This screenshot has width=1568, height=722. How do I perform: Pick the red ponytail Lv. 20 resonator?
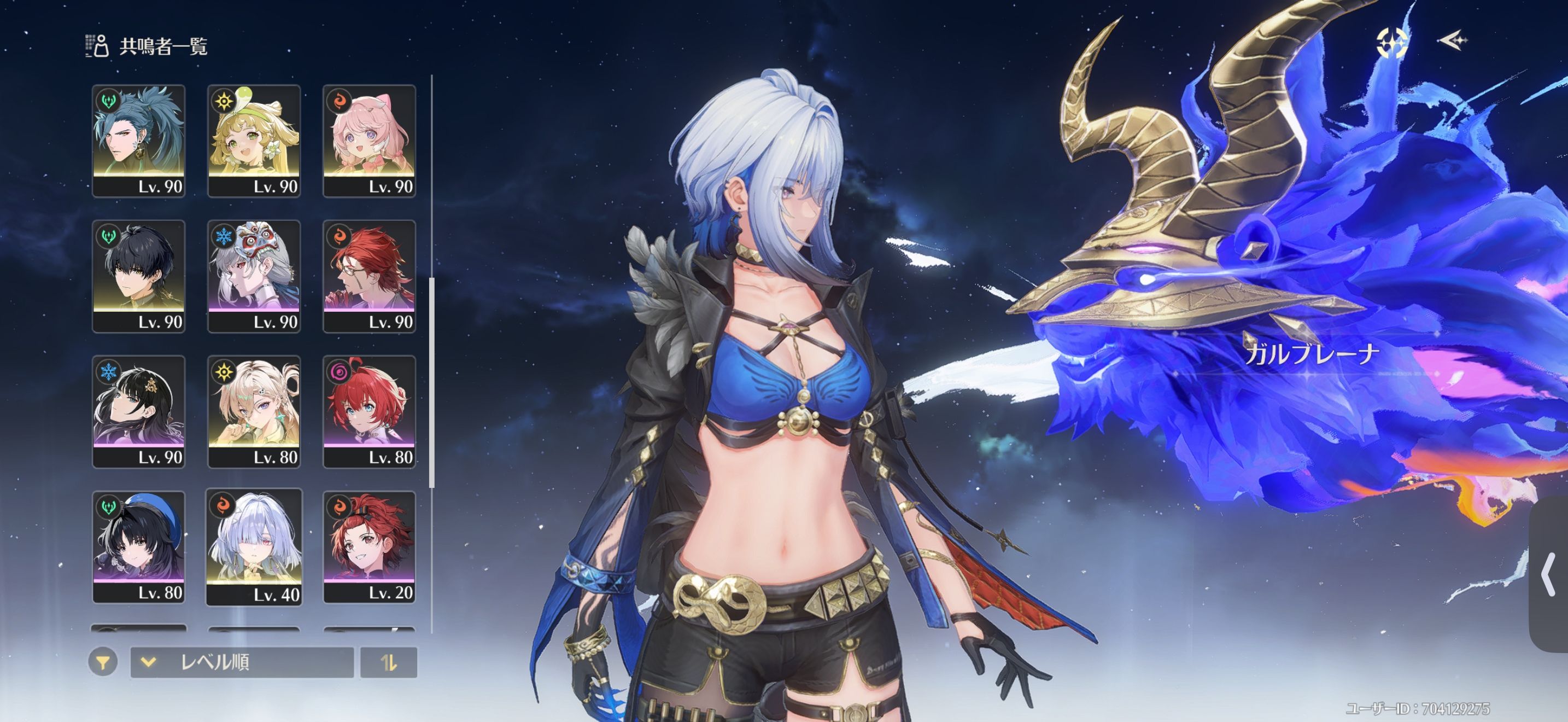pos(369,546)
